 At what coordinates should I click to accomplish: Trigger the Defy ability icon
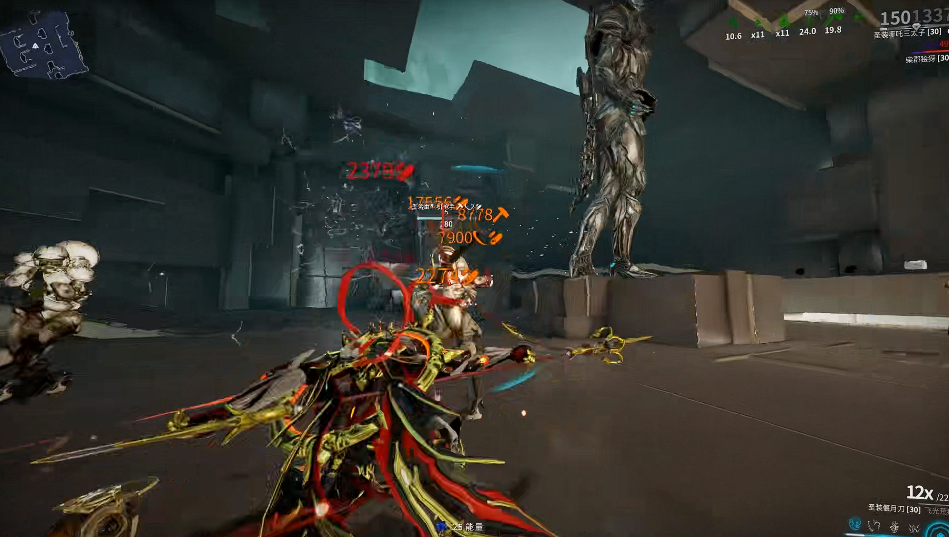pyautogui.click(x=893, y=524)
